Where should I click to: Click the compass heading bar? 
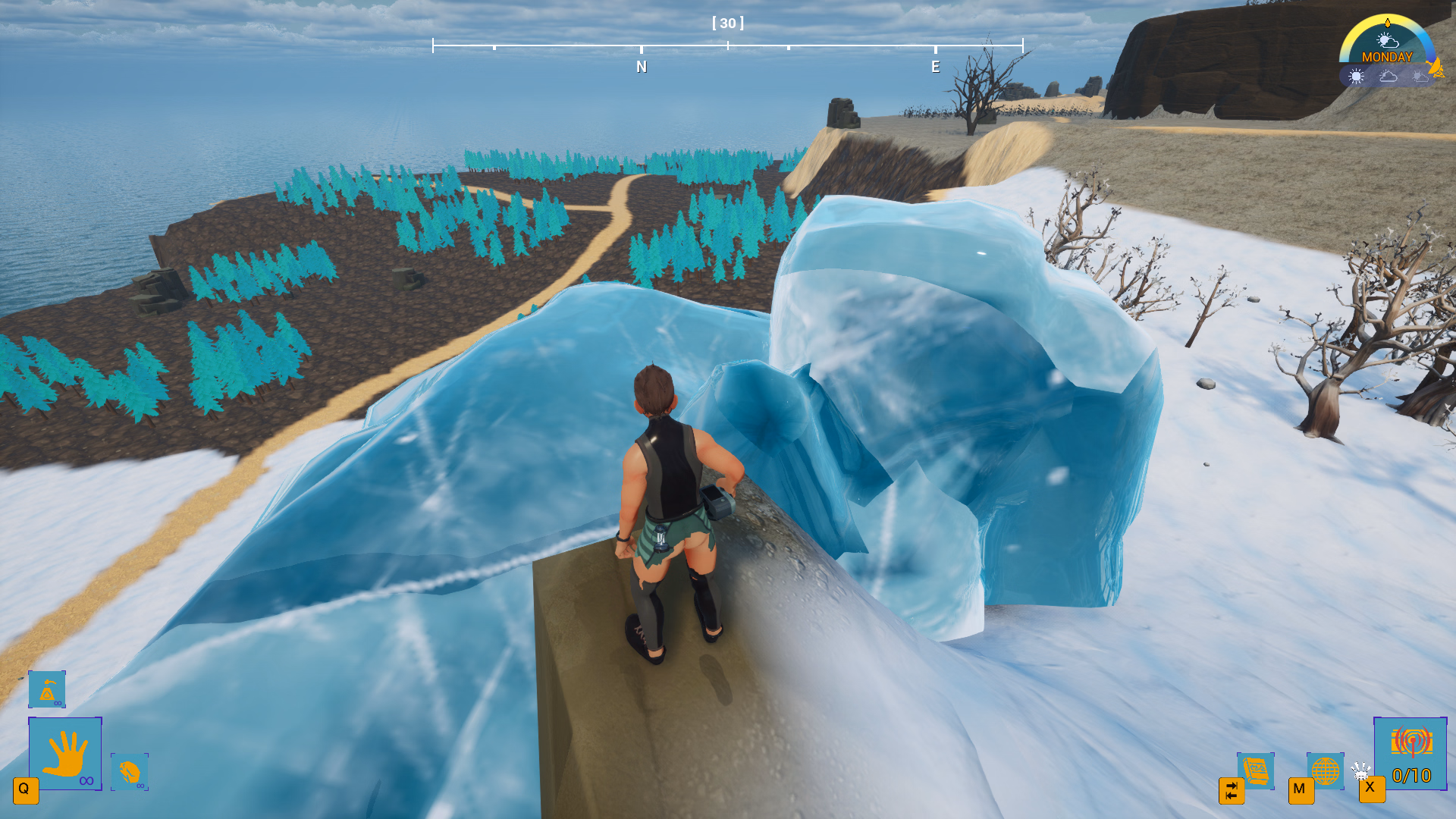coord(728,46)
